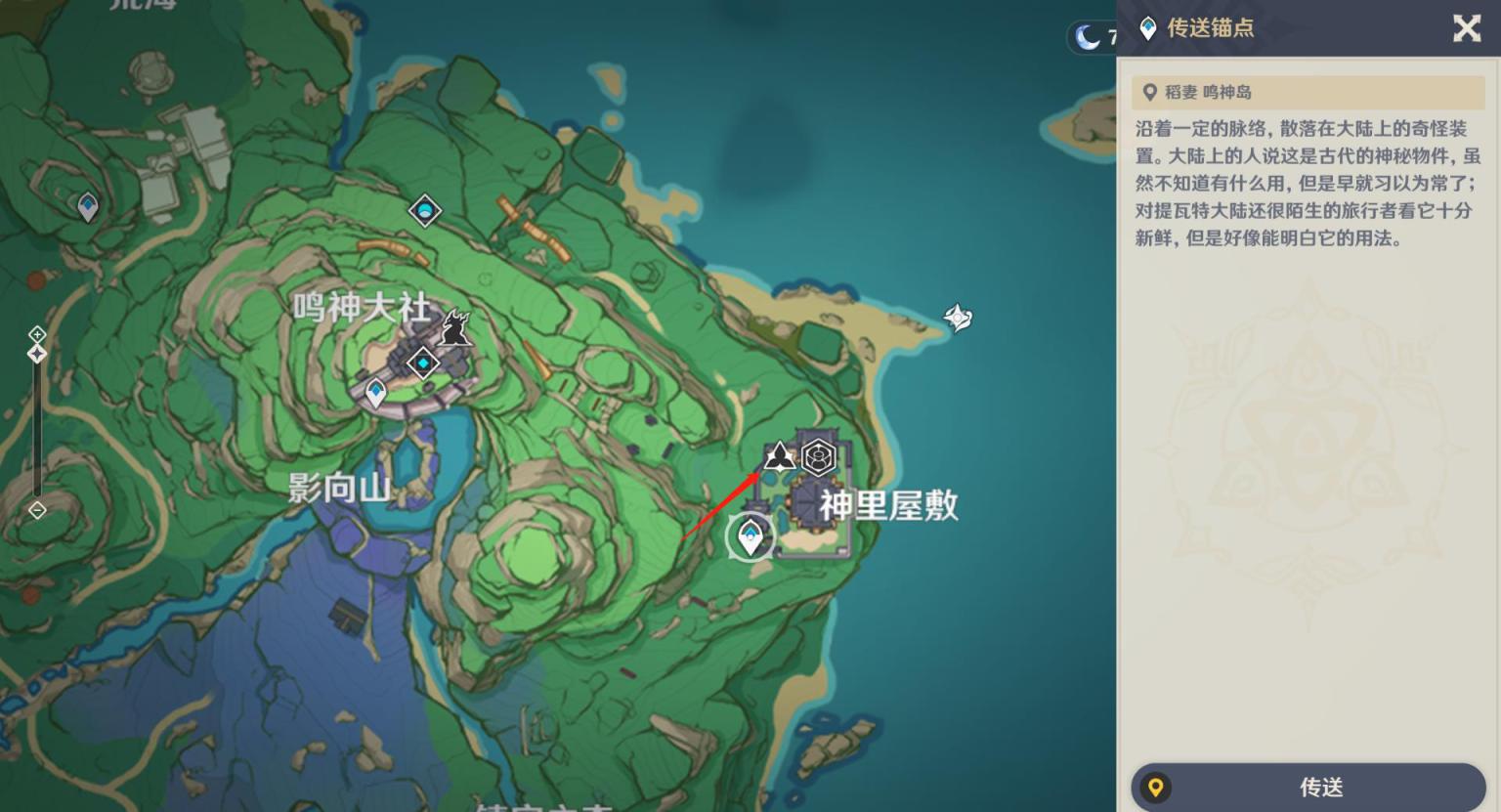
Task: Click the crescent moon icon
Action: pos(1087,38)
